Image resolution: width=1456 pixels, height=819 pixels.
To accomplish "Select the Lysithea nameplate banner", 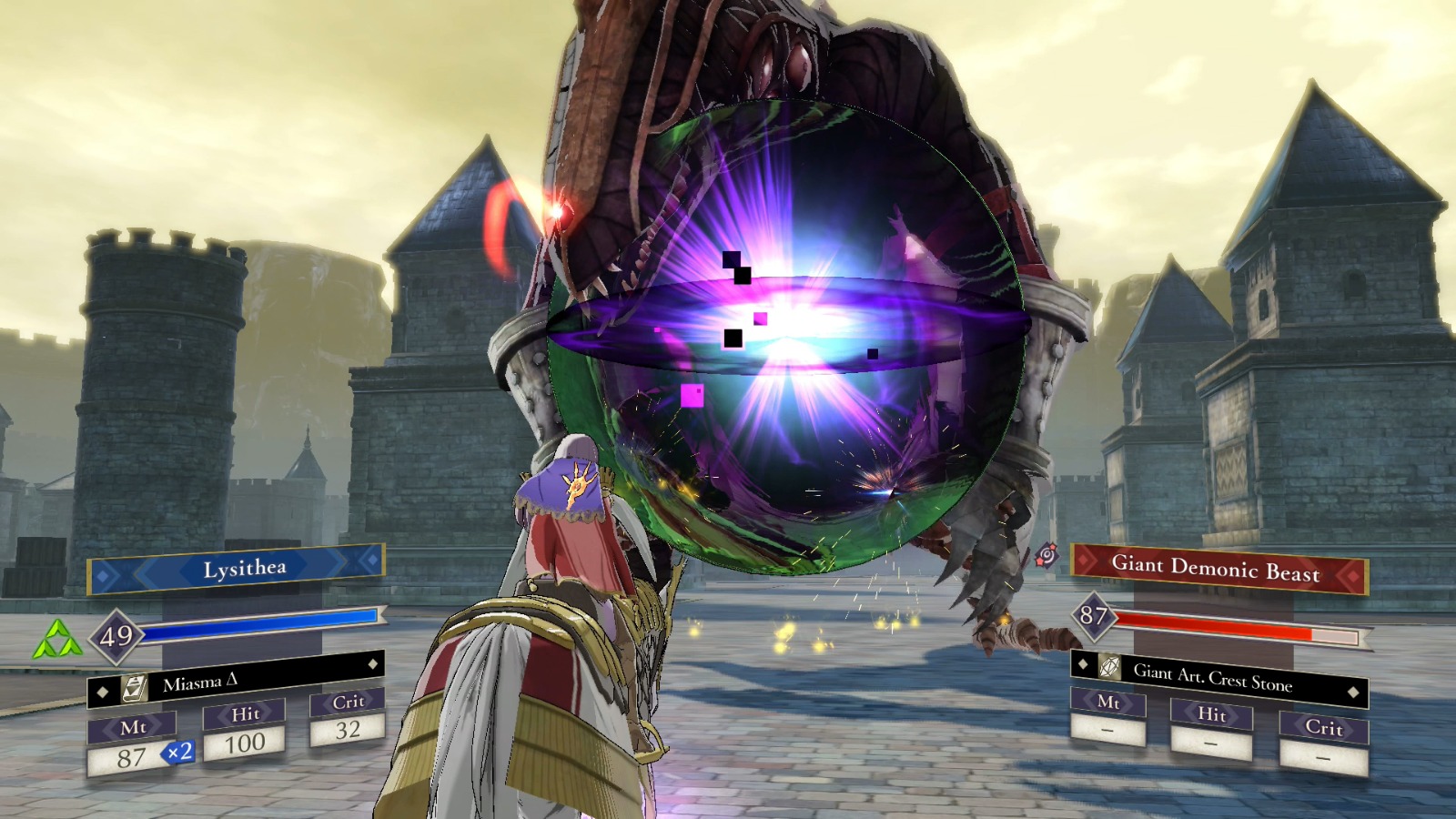I will pos(241,567).
